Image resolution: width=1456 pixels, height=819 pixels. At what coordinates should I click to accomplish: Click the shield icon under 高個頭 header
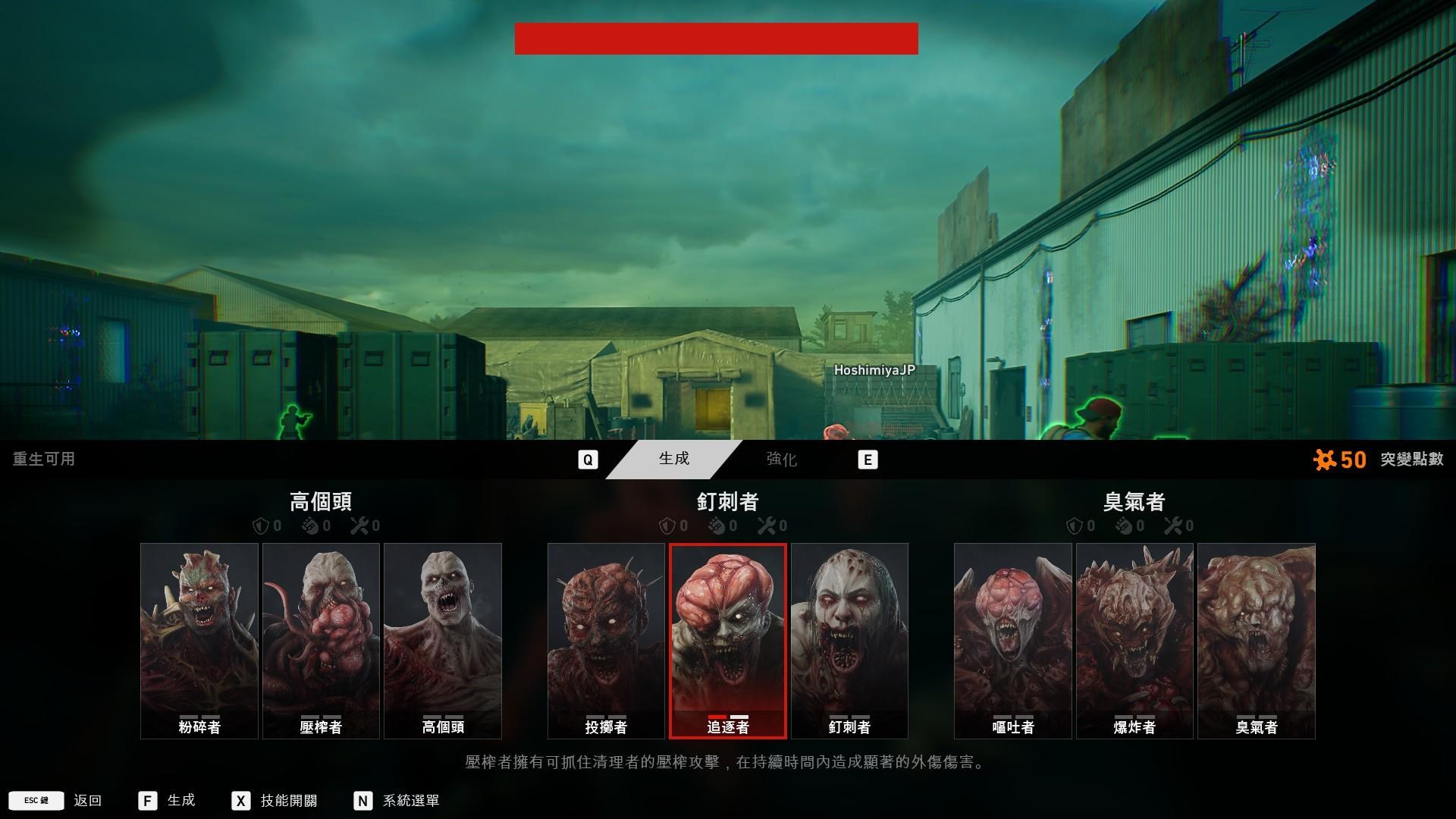pos(261,524)
